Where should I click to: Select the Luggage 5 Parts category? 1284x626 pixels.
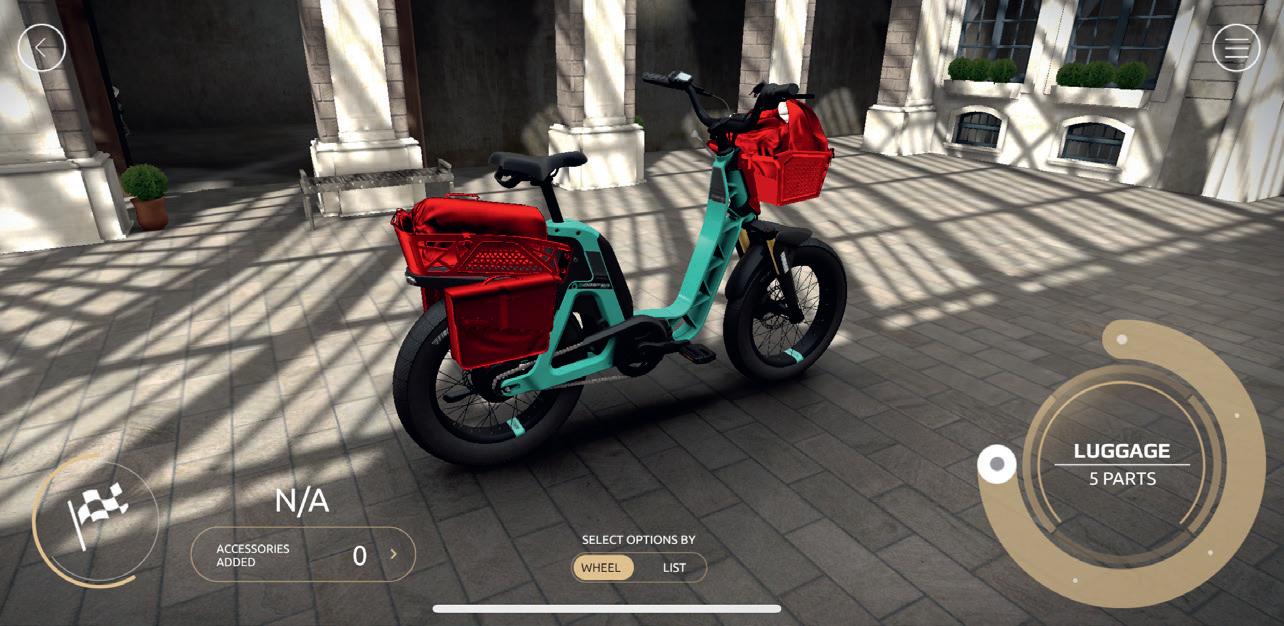(1121, 464)
